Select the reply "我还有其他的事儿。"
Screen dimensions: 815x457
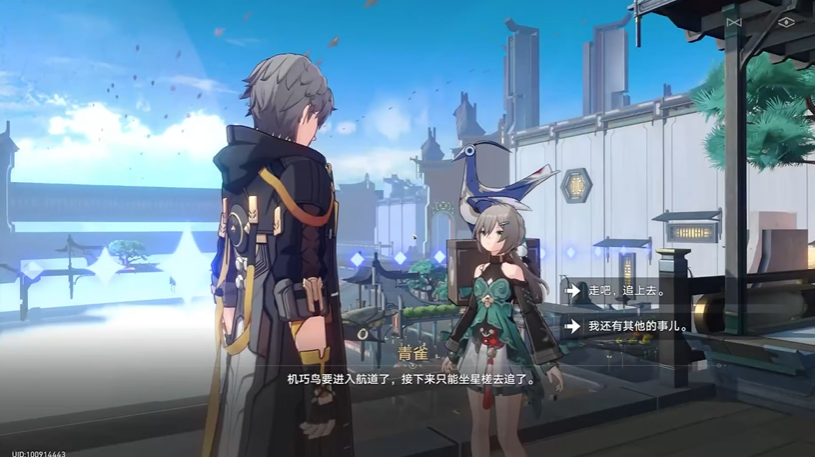click(640, 326)
